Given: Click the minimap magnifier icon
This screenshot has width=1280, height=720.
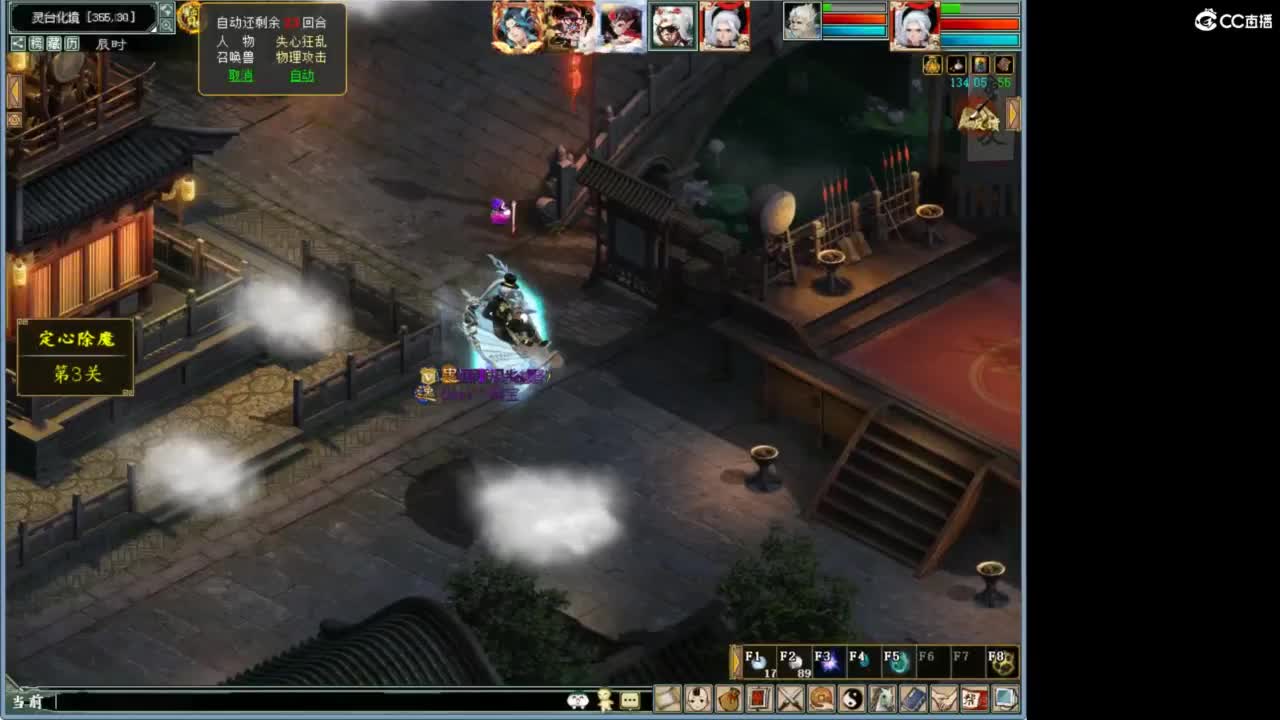Looking at the screenshot, I should pos(167,25).
